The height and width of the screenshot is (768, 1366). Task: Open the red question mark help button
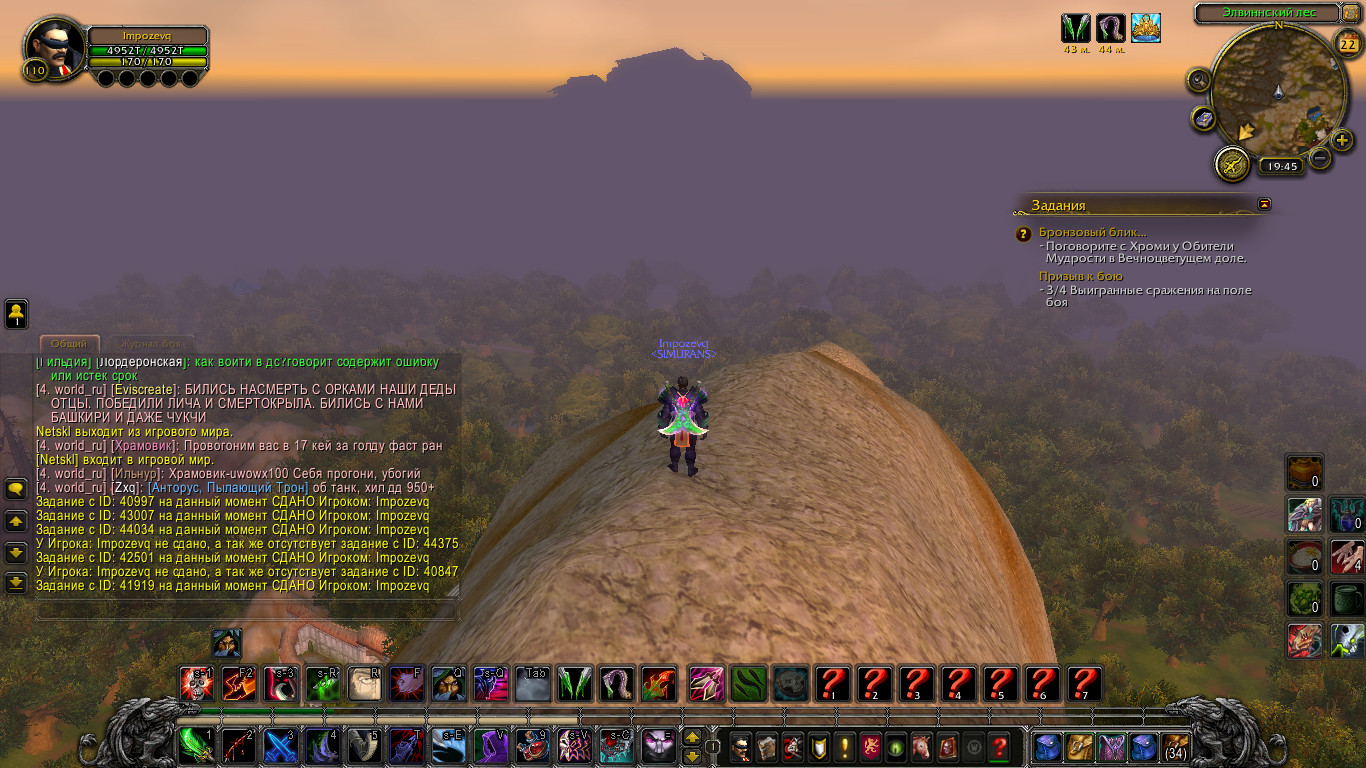coord(998,747)
